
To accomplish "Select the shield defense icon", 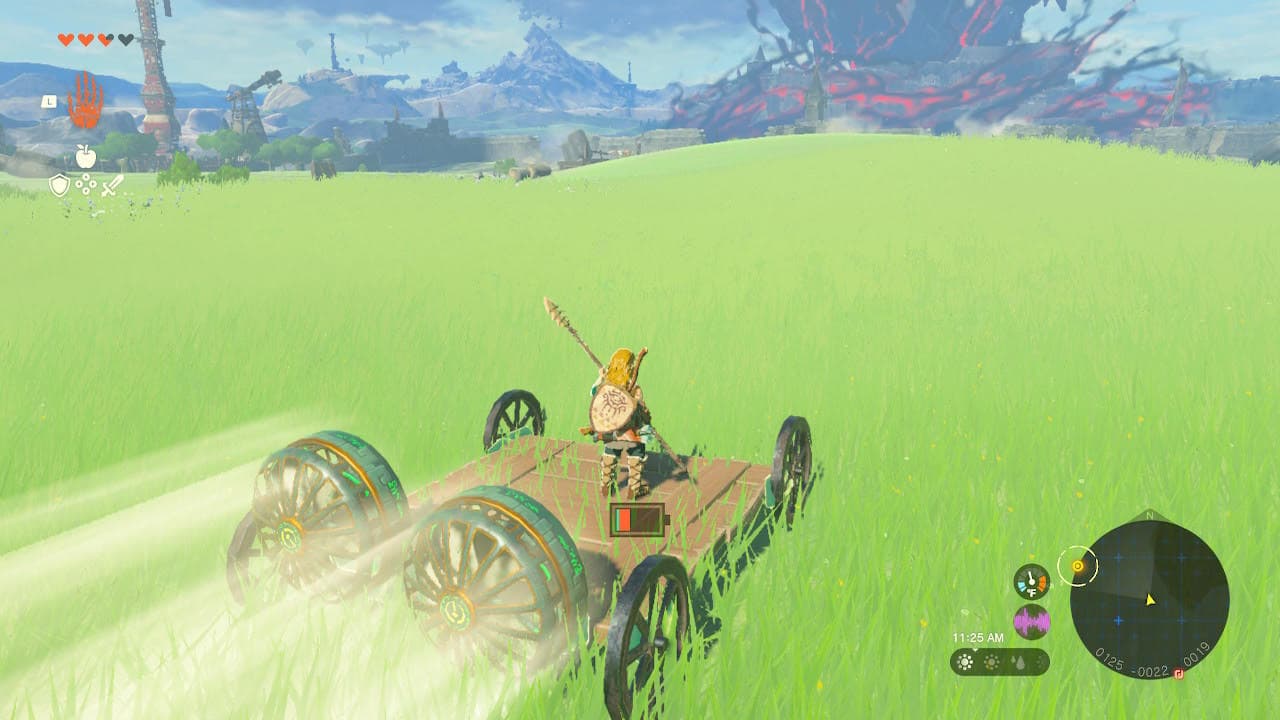I will [60, 185].
